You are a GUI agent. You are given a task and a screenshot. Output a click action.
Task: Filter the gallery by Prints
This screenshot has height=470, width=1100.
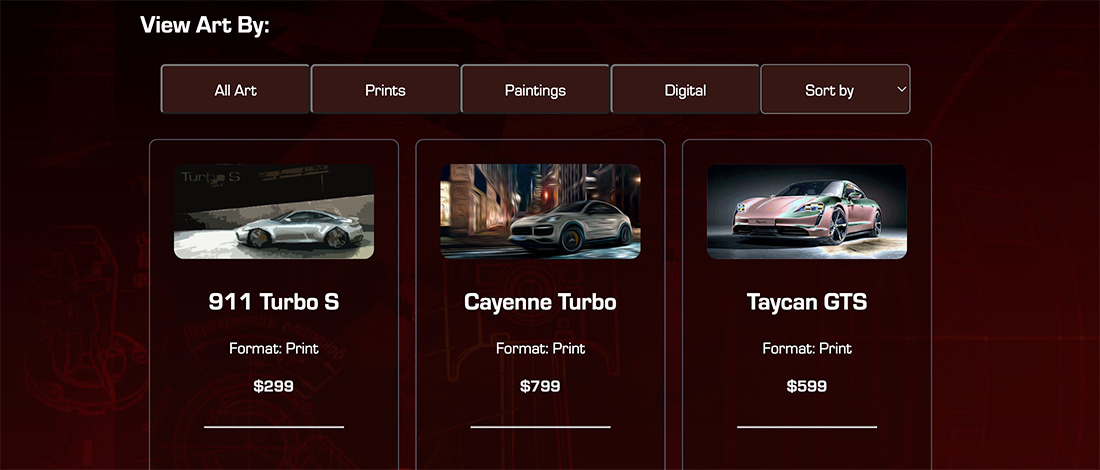click(x=385, y=90)
